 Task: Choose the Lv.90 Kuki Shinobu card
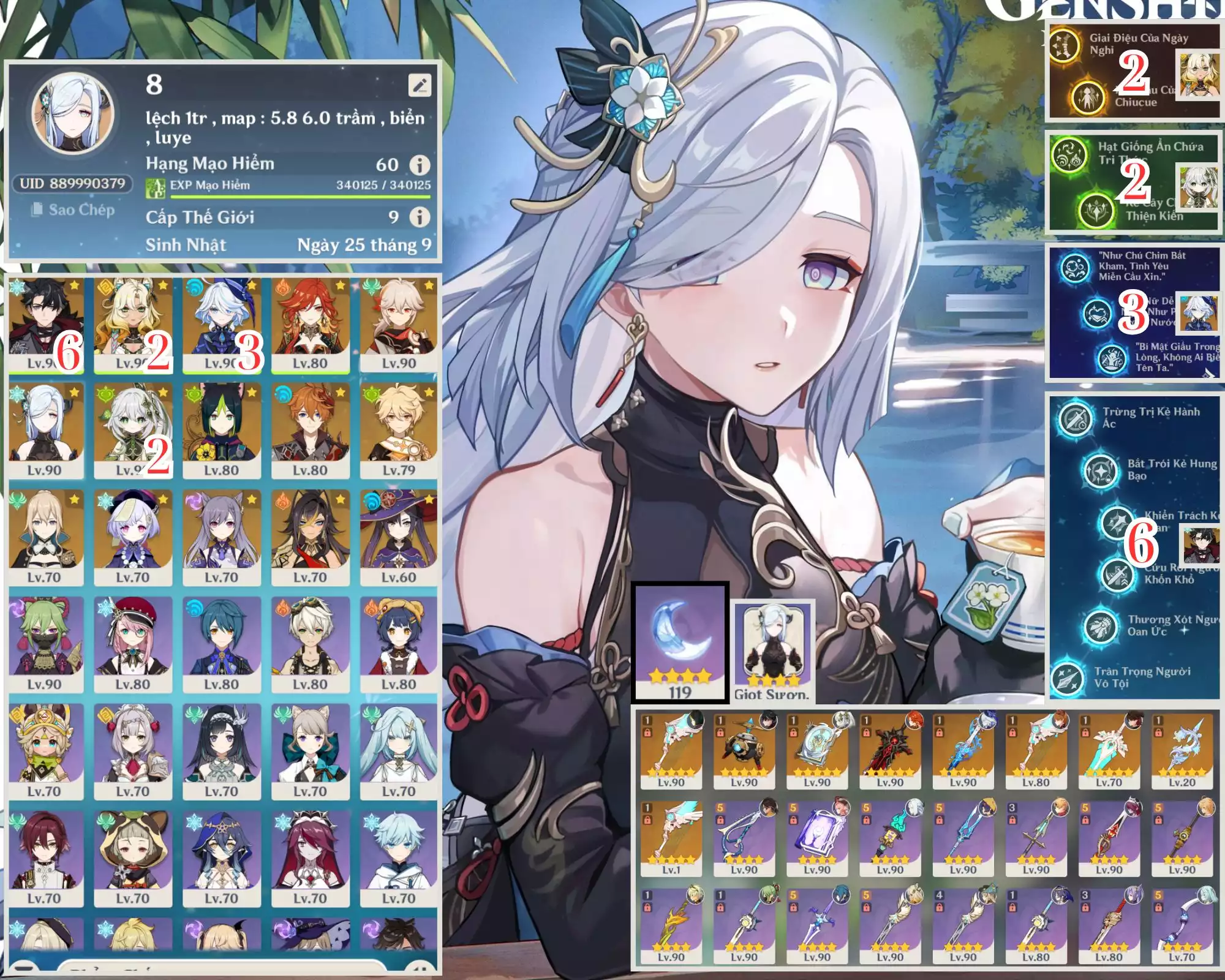pos(46,646)
